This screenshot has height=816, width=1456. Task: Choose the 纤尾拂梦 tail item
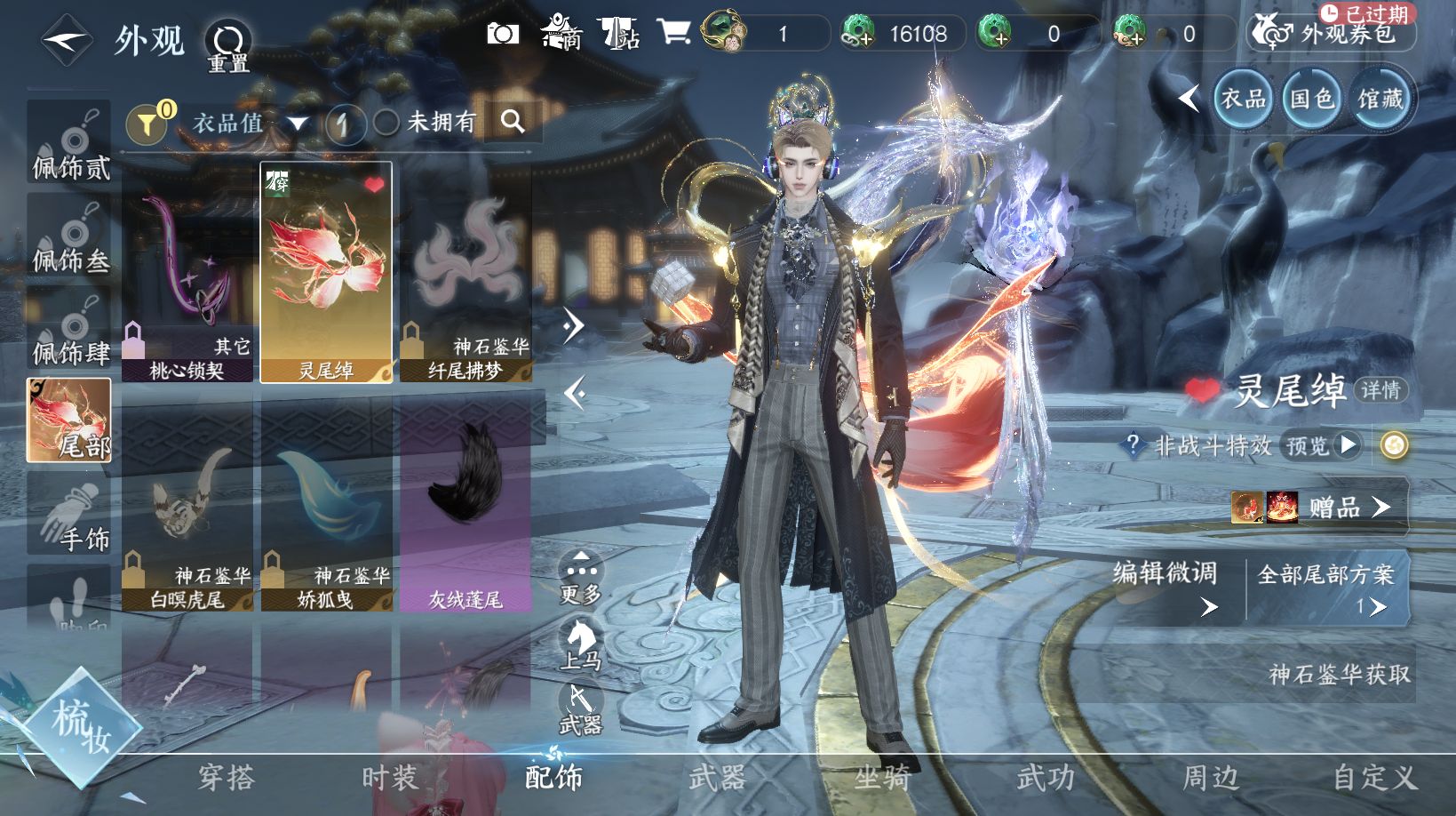click(465, 272)
